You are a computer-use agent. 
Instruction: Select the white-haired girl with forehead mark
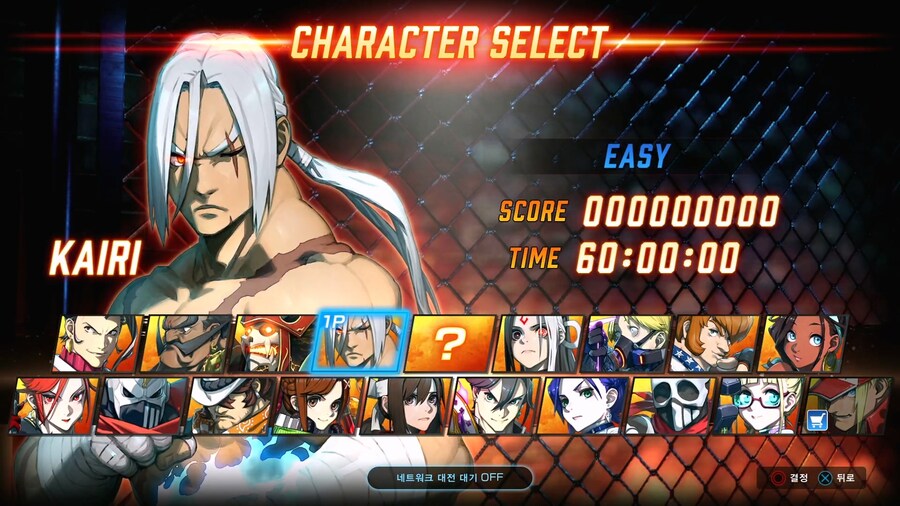(539, 344)
